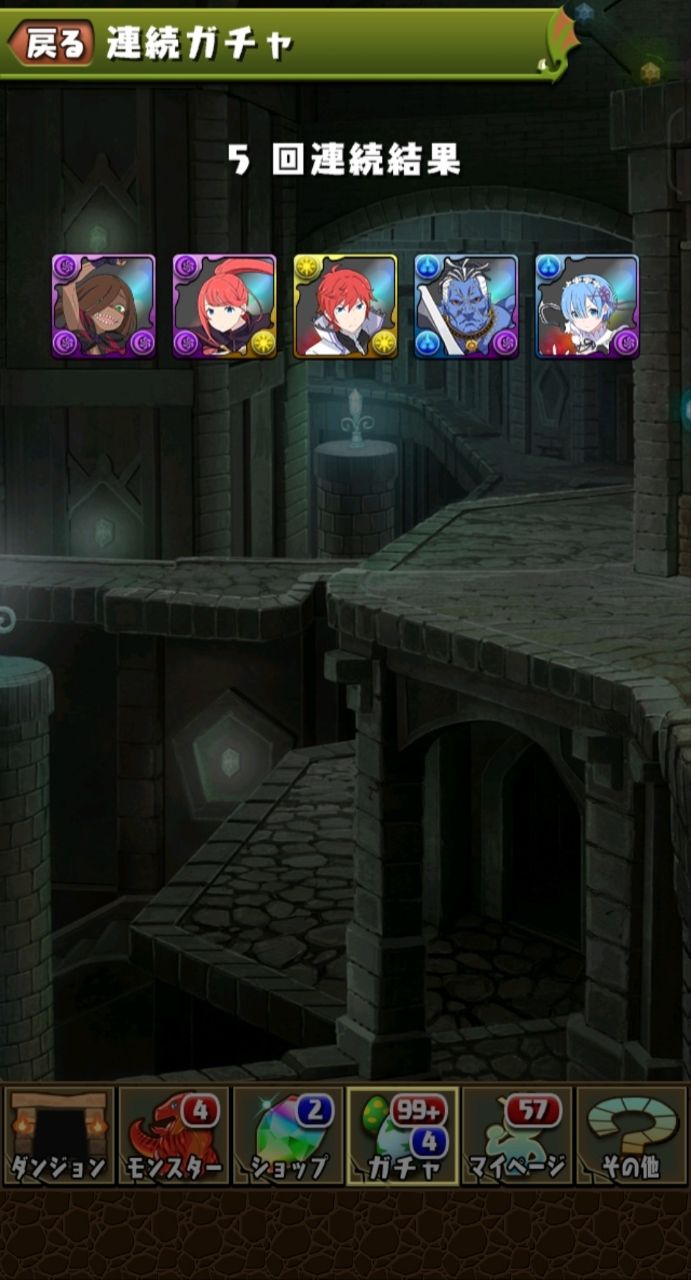This screenshot has height=1280, width=691.
Task: View the brown-haired grinning character card
Action: tap(103, 306)
